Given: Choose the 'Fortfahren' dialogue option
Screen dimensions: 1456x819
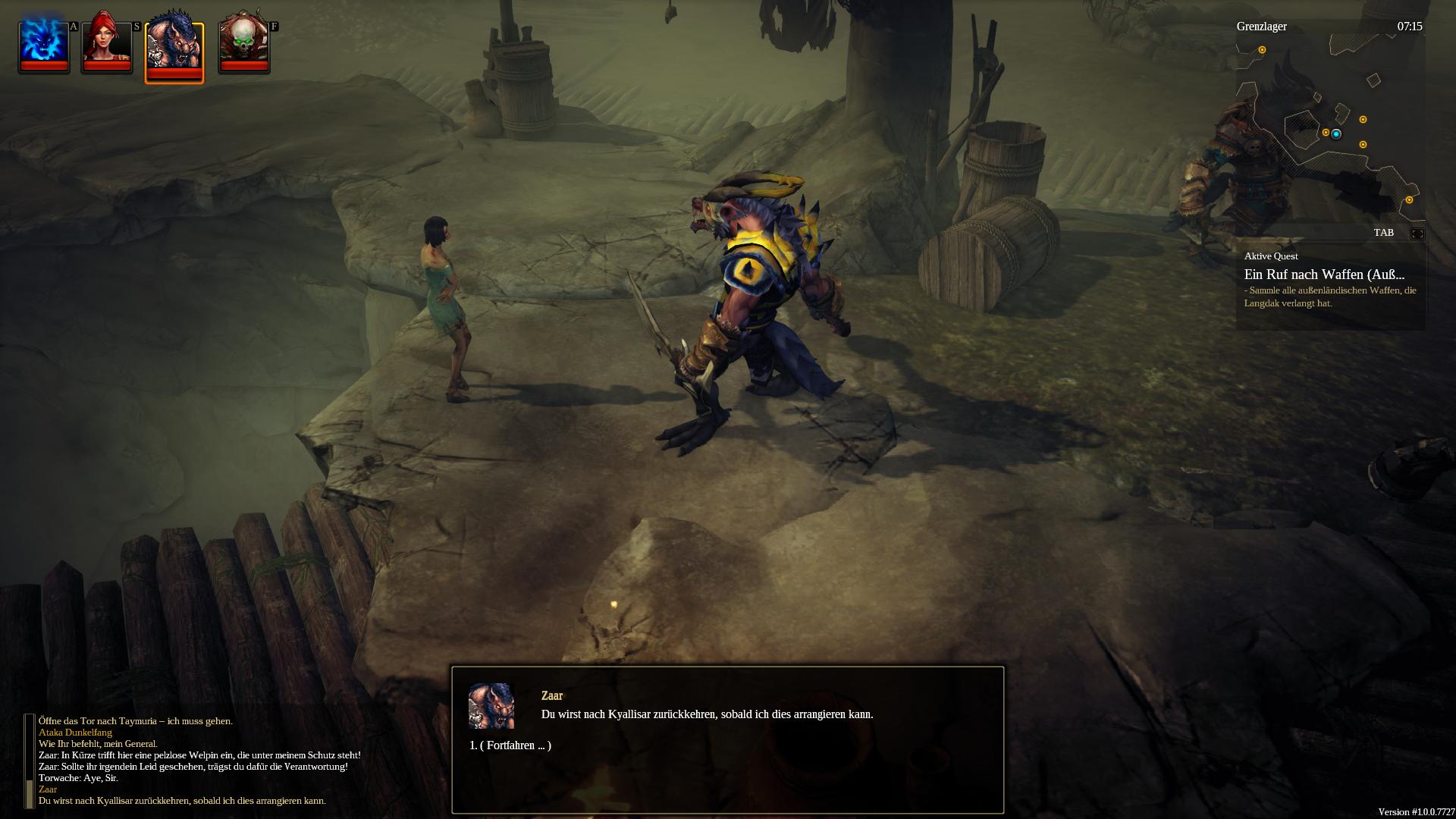Looking at the screenshot, I should pos(510,745).
